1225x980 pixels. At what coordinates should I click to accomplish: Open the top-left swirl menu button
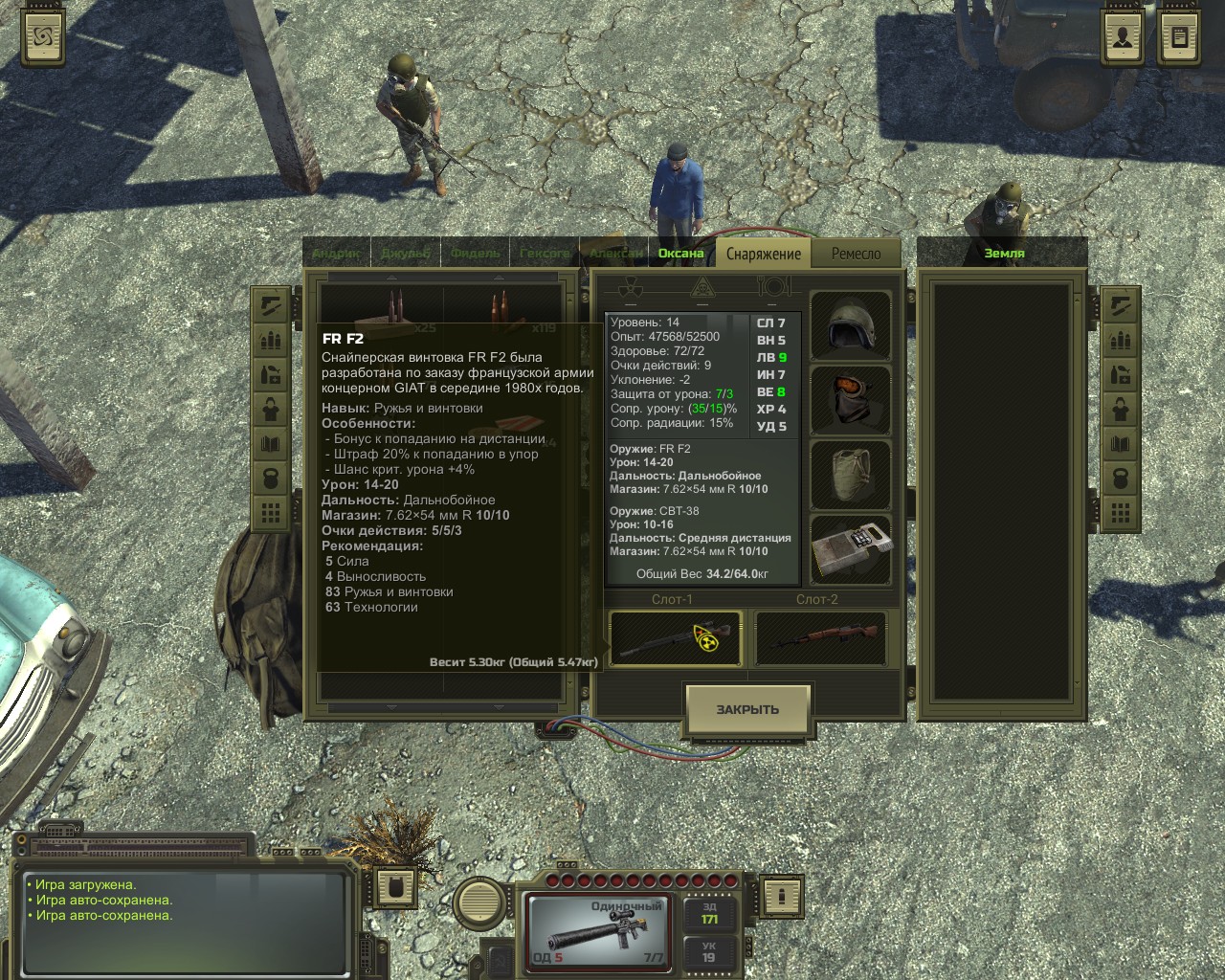(x=43, y=38)
